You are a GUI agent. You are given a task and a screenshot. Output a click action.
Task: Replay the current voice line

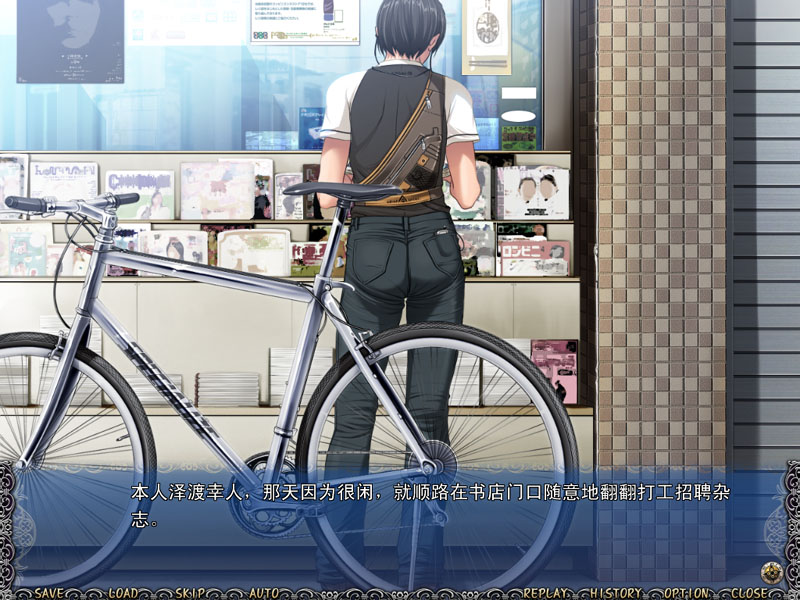[545, 593]
